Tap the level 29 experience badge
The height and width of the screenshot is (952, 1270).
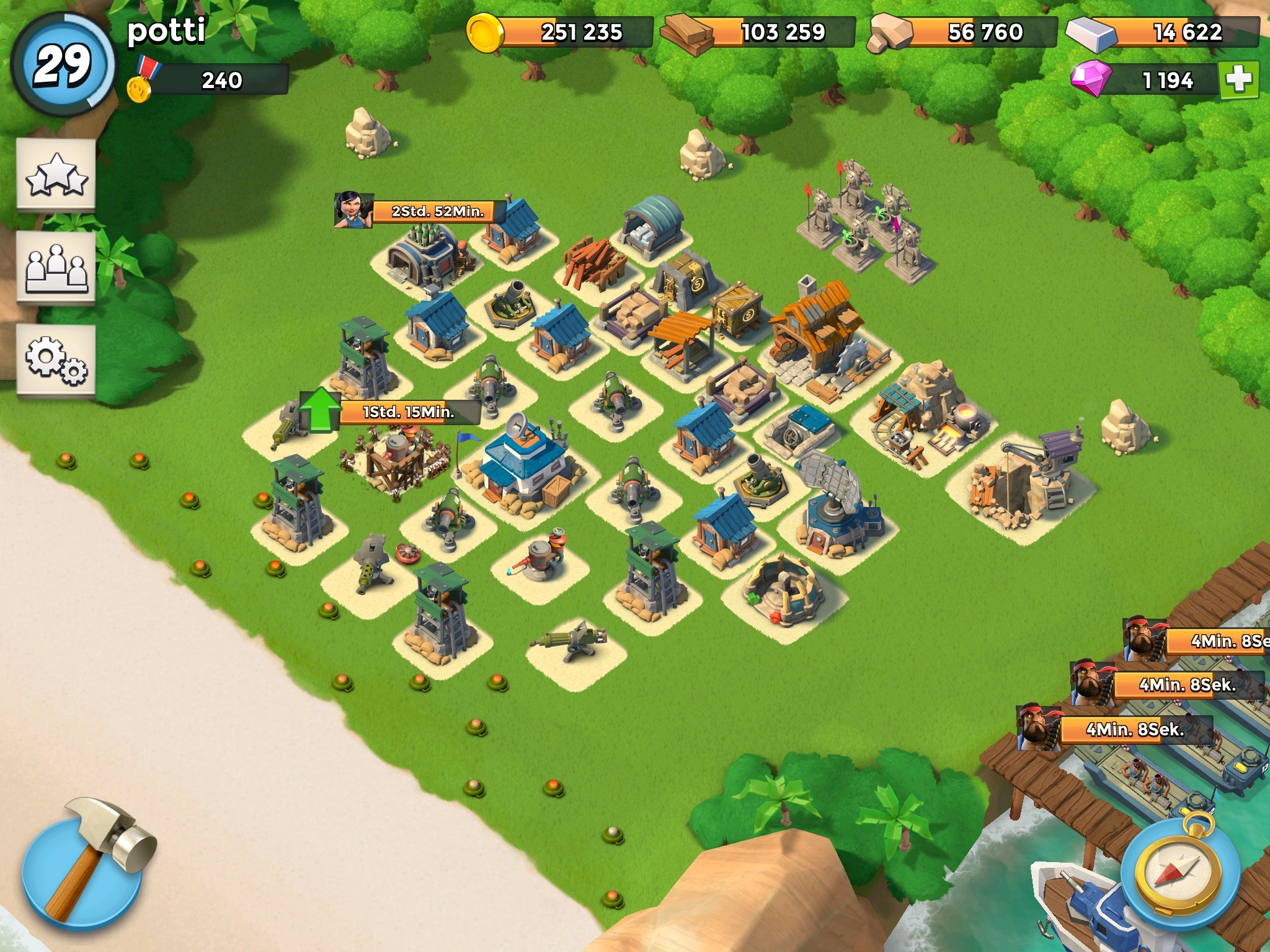tap(62, 64)
